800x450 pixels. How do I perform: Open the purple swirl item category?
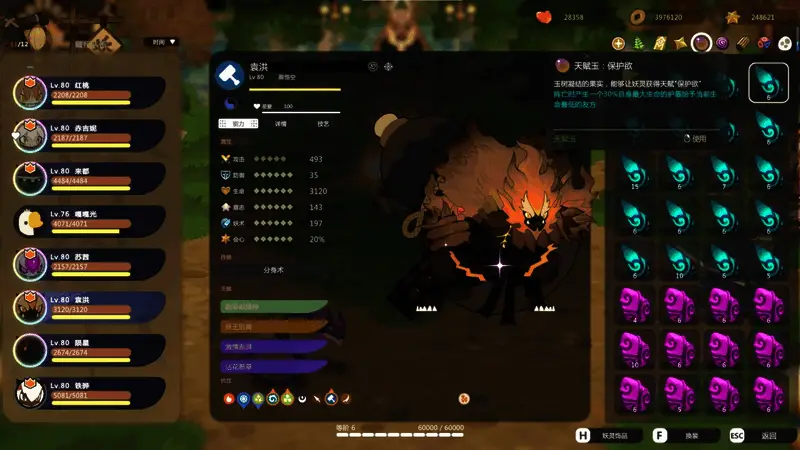pyautogui.click(x=722, y=43)
